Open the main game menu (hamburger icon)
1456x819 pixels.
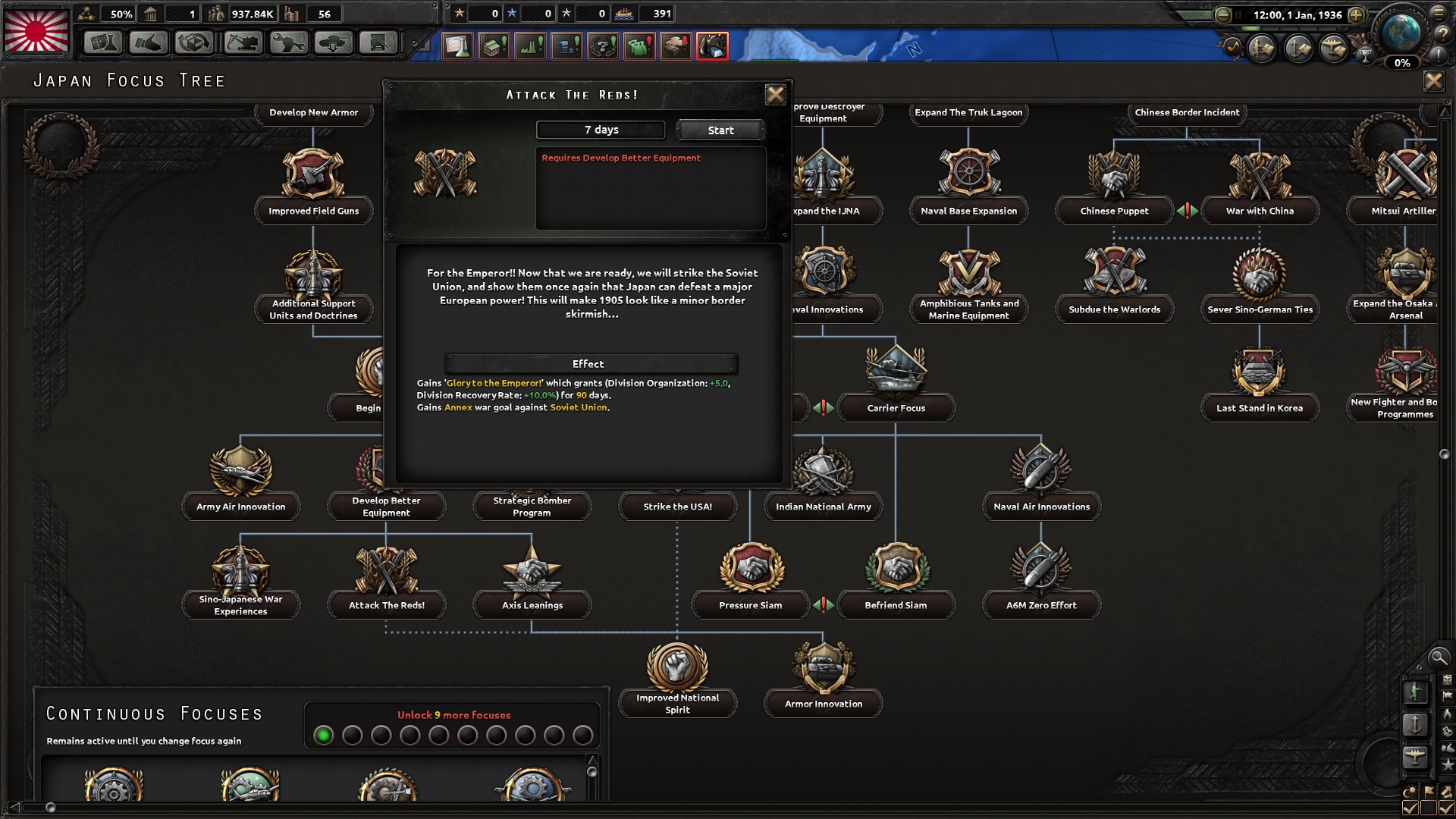pos(1439,14)
